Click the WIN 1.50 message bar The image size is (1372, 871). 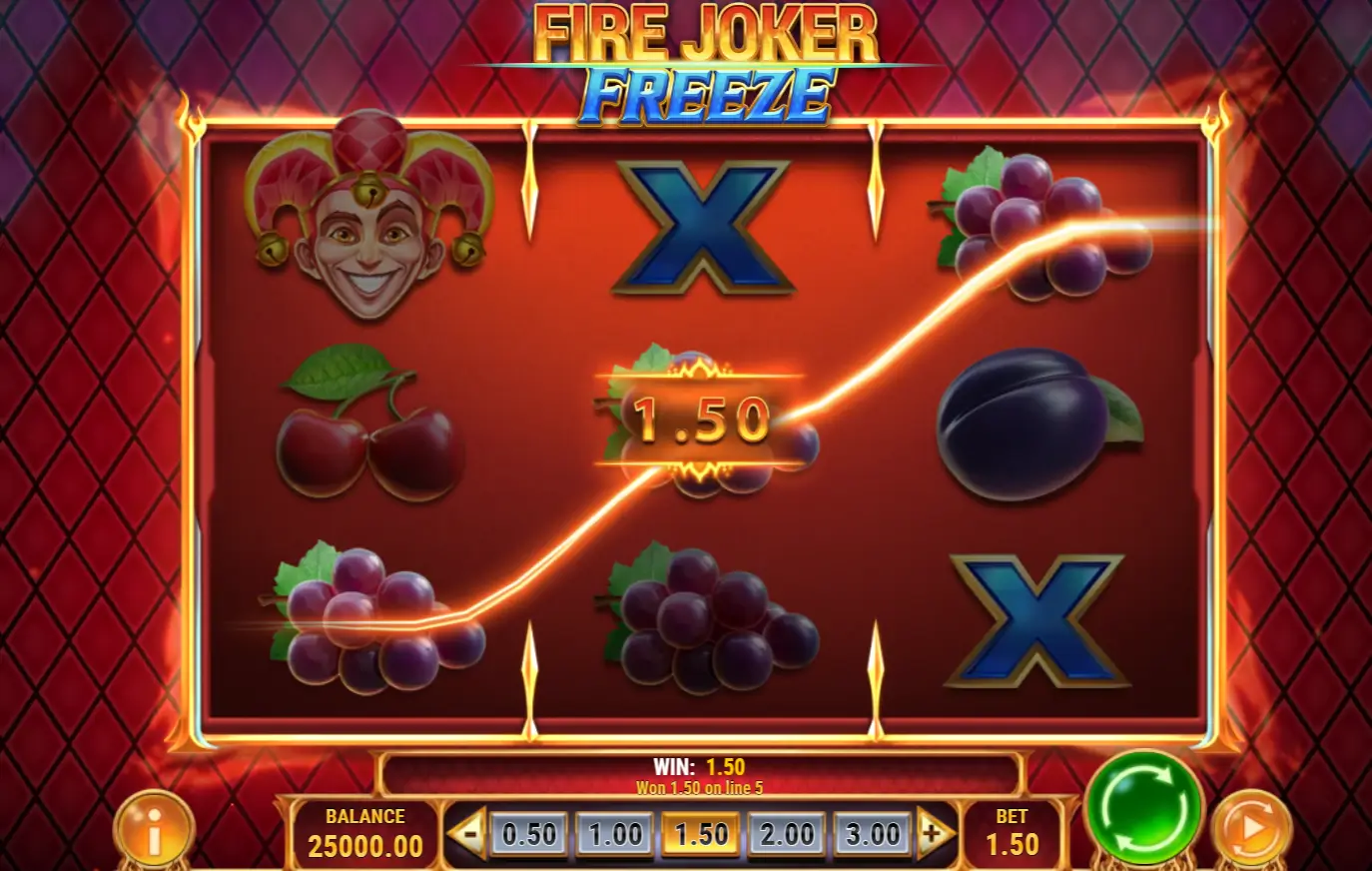click(x=699, y=769)
